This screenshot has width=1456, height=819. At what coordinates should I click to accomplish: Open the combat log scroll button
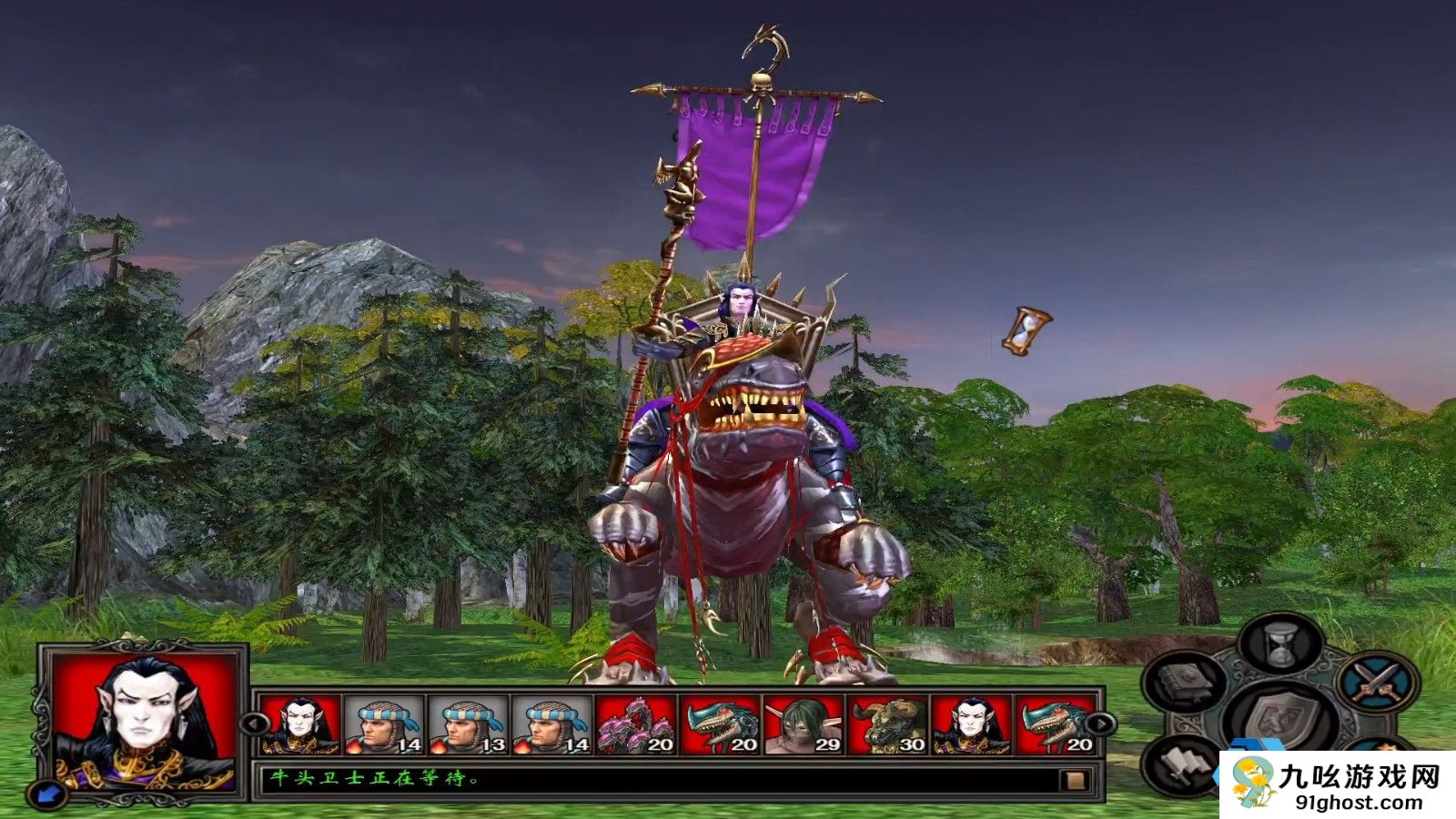pyautogui.click(x=1075, y=780)
